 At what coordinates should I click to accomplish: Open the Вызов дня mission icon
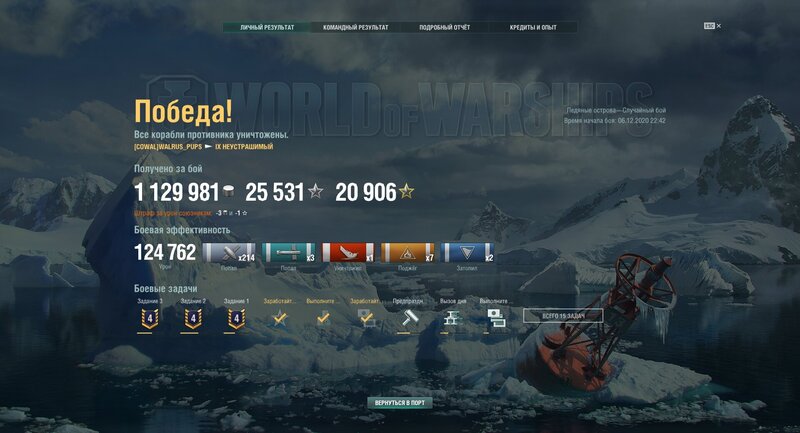452,317
